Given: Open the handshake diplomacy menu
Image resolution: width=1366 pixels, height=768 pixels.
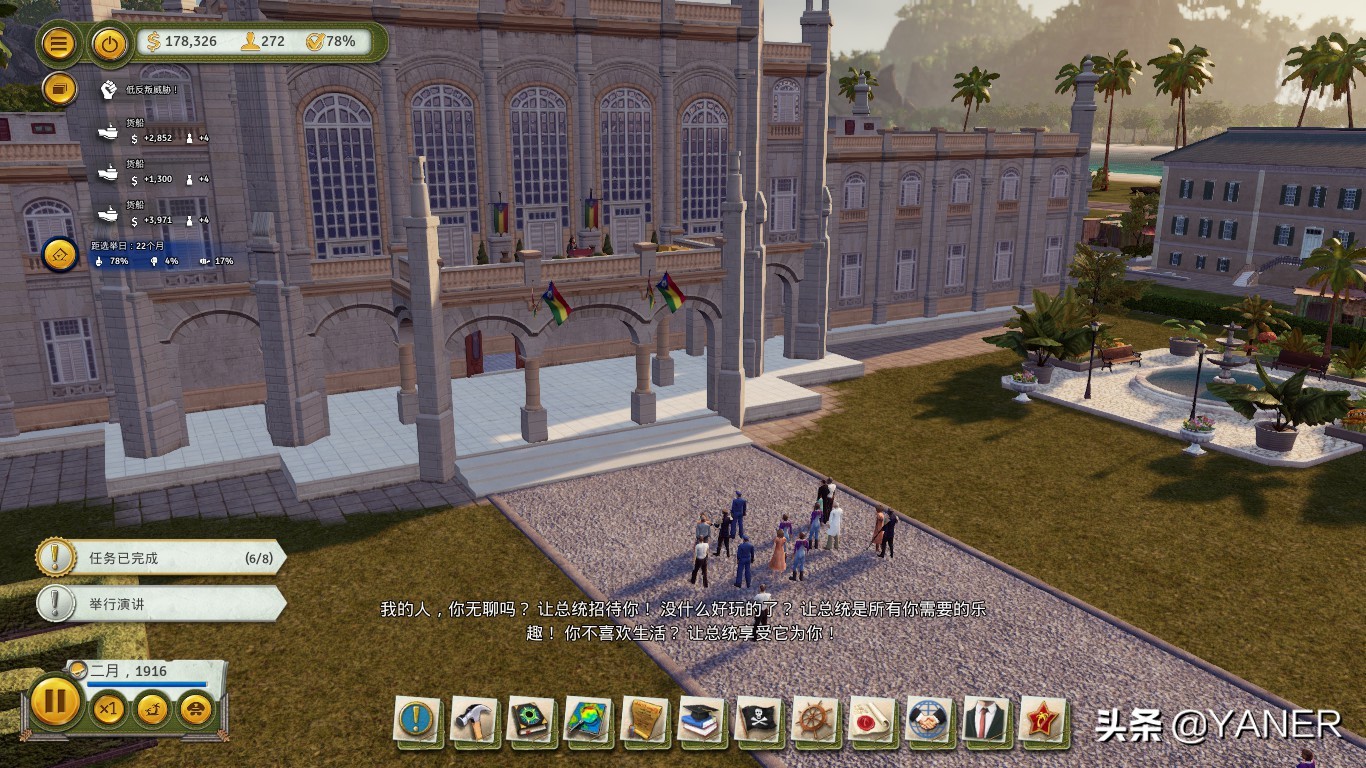Looking at the screenshot, I should [929, 720].
